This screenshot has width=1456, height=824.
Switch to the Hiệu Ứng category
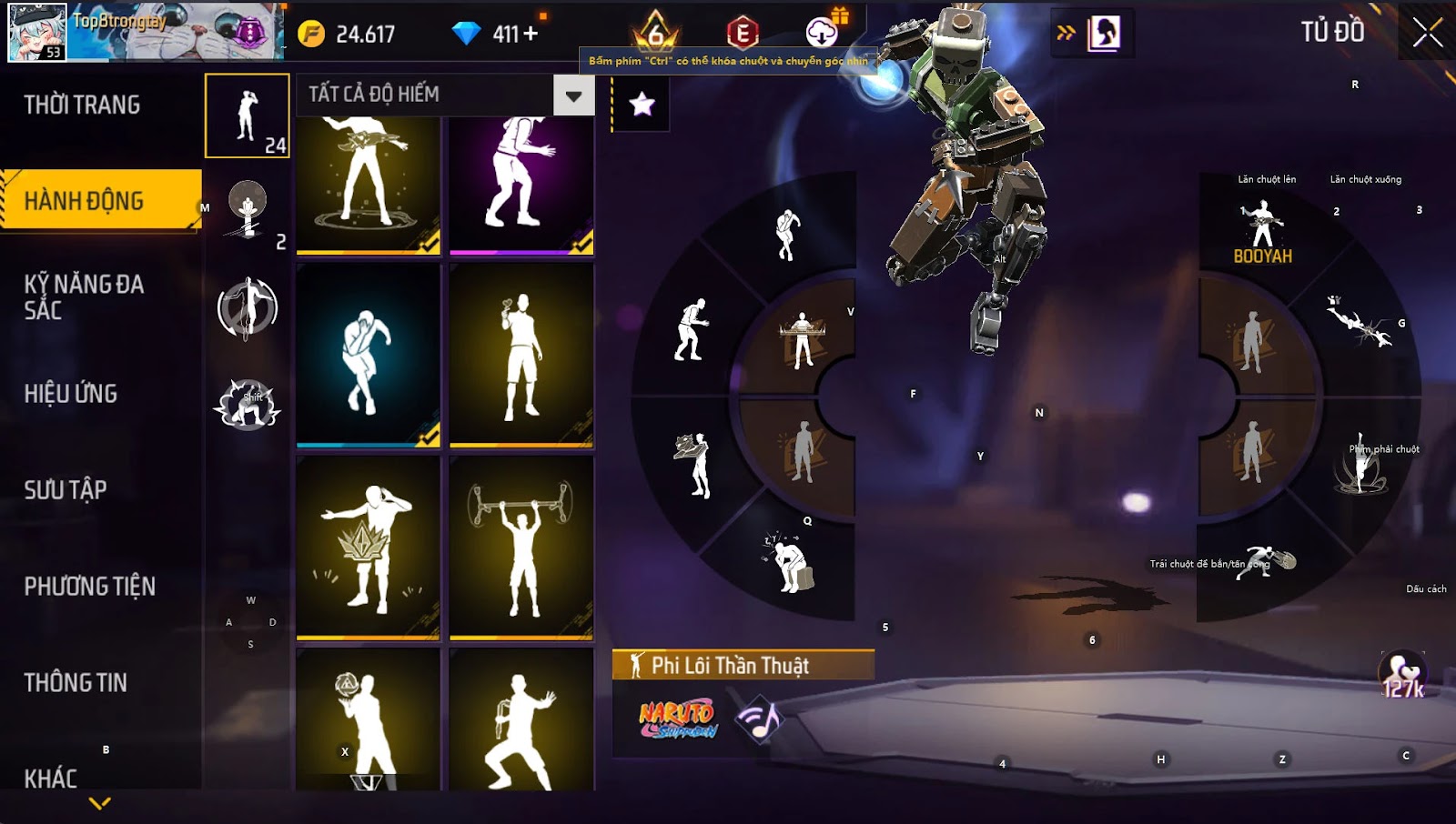pyautogui.click(x=71, y=394)
